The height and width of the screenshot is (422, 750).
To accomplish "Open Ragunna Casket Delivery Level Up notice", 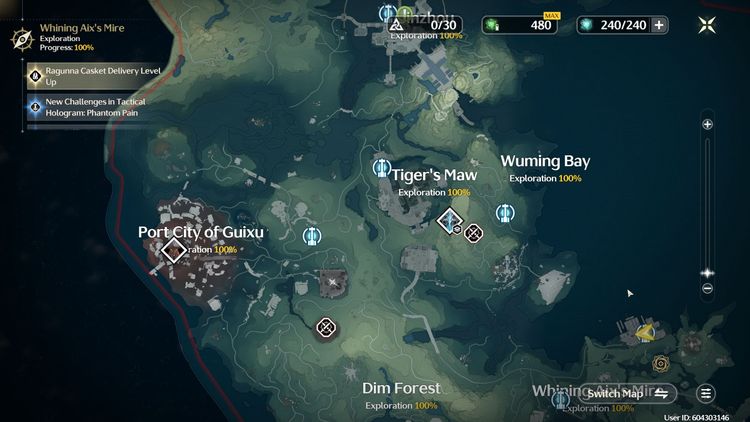I will click(x=80, y=76).
